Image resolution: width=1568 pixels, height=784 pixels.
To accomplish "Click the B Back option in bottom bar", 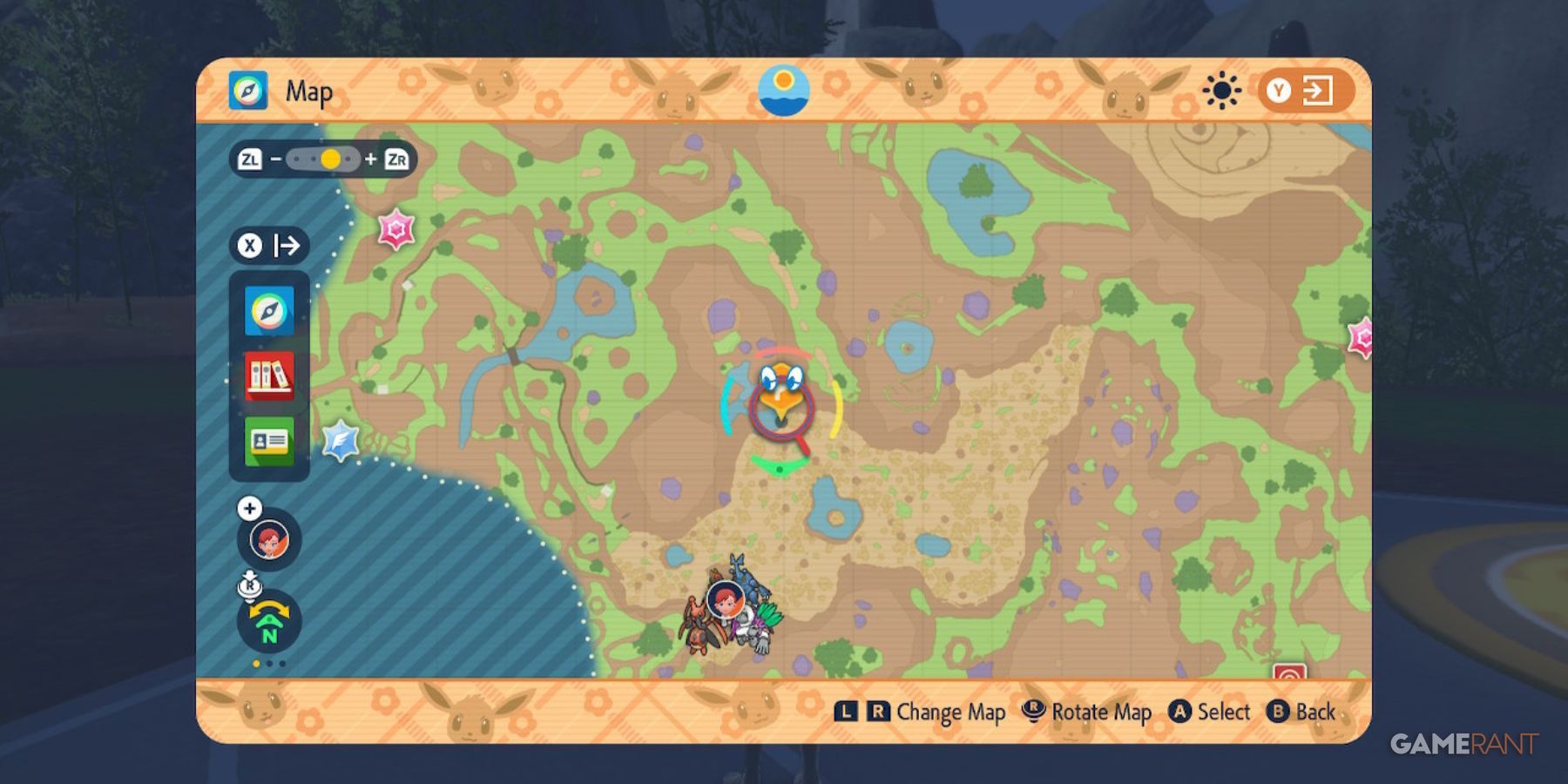I will (x=1302, y=712).
